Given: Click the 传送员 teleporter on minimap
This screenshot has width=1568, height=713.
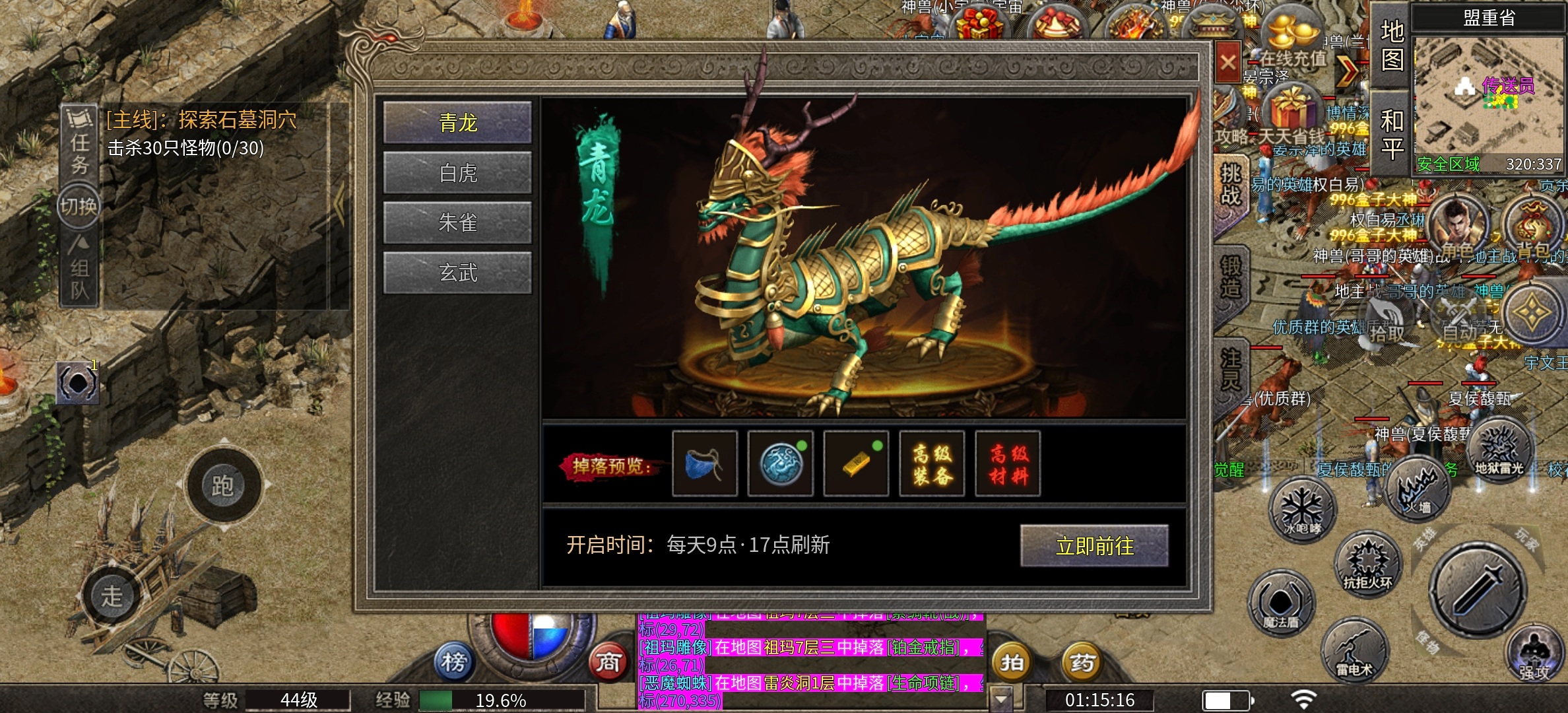Looking at the screenshot, I should pos(1507,86).
